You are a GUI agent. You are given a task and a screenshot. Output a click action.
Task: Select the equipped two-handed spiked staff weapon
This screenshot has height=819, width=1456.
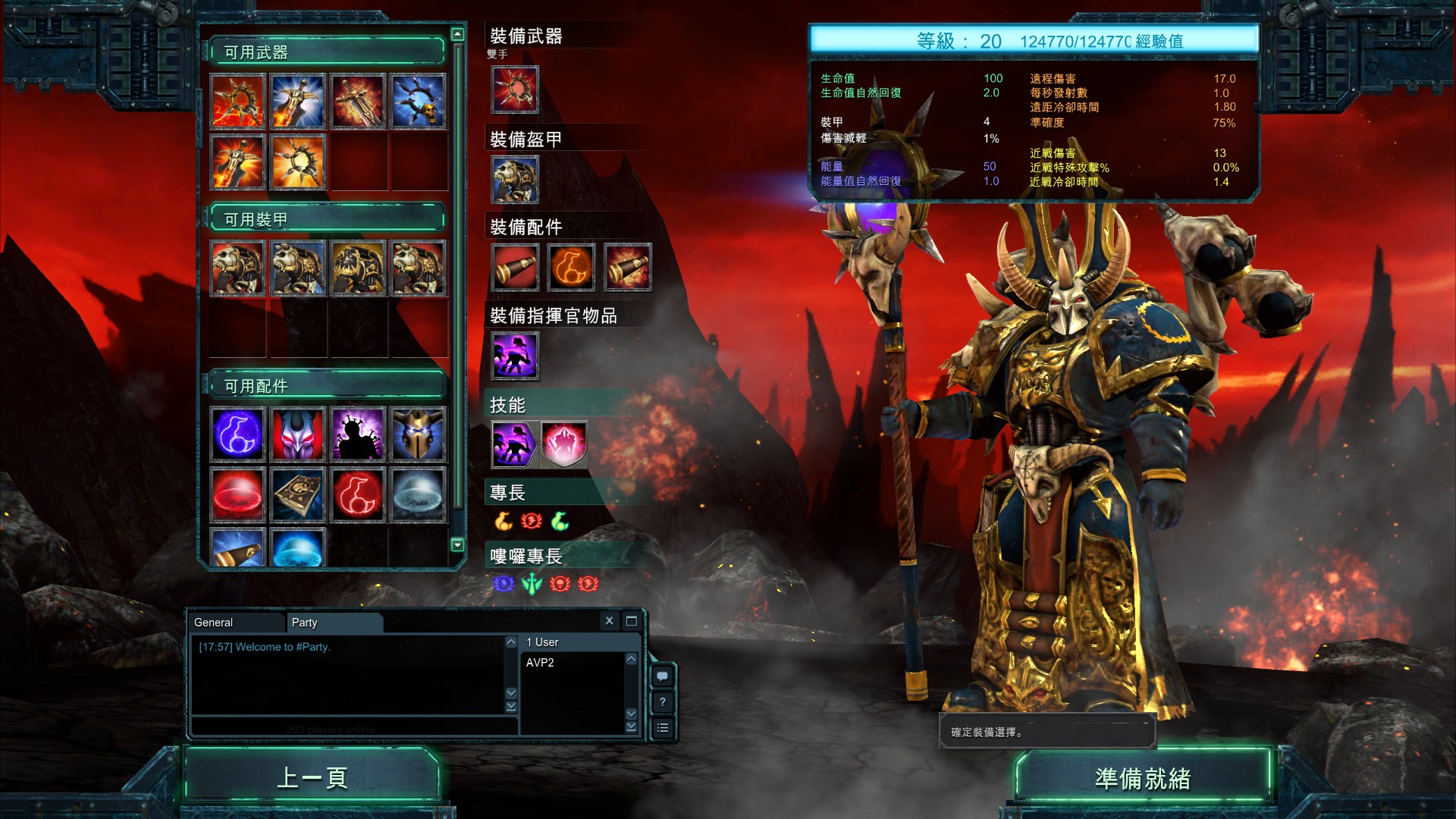pyautogui.click(x=515, y=89)
